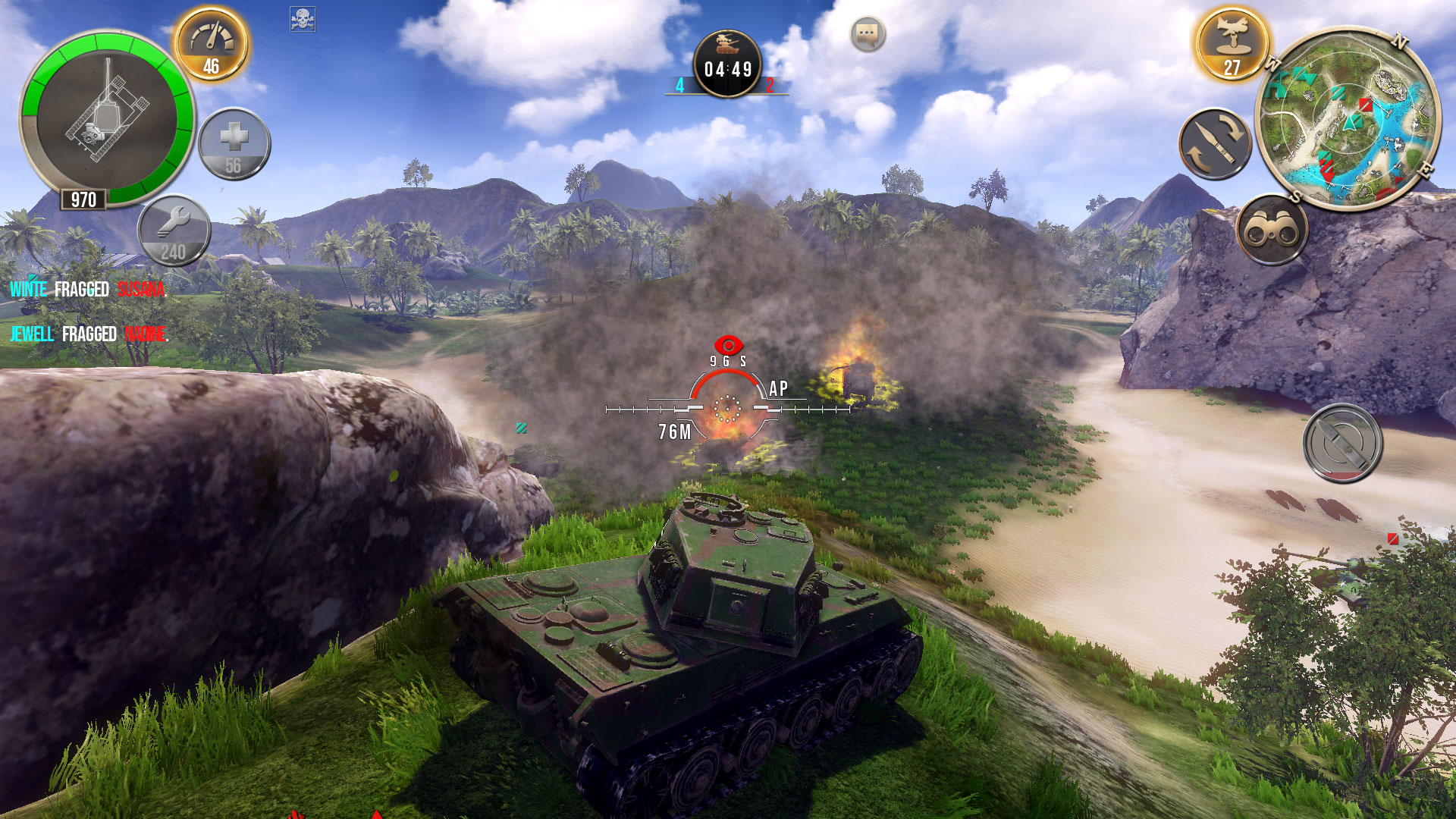Open the chat bubble button
The width and height of the screenshot is (1456, 819).
(868, 34)
